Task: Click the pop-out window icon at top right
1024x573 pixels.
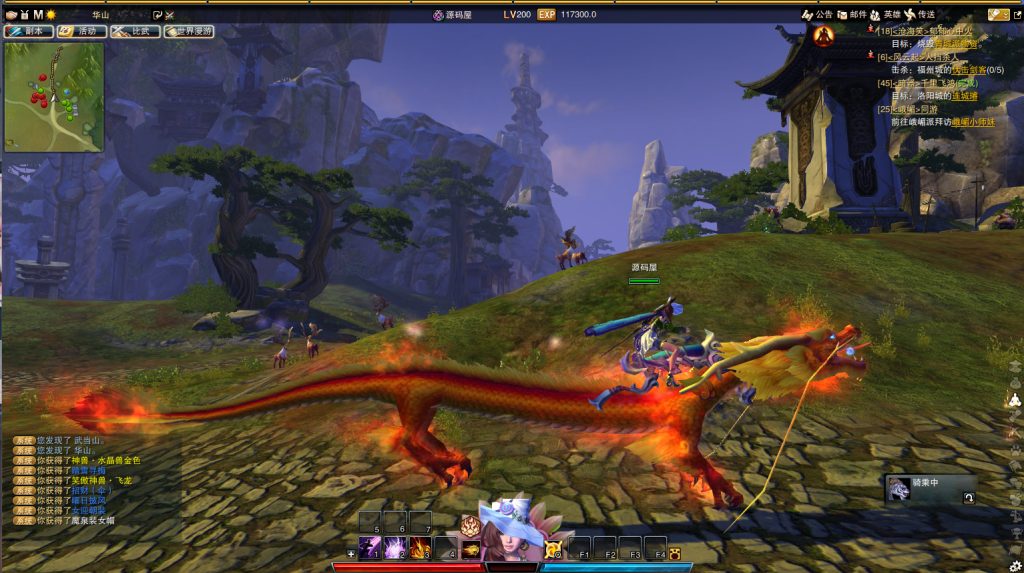Action: click(1016, 15)
